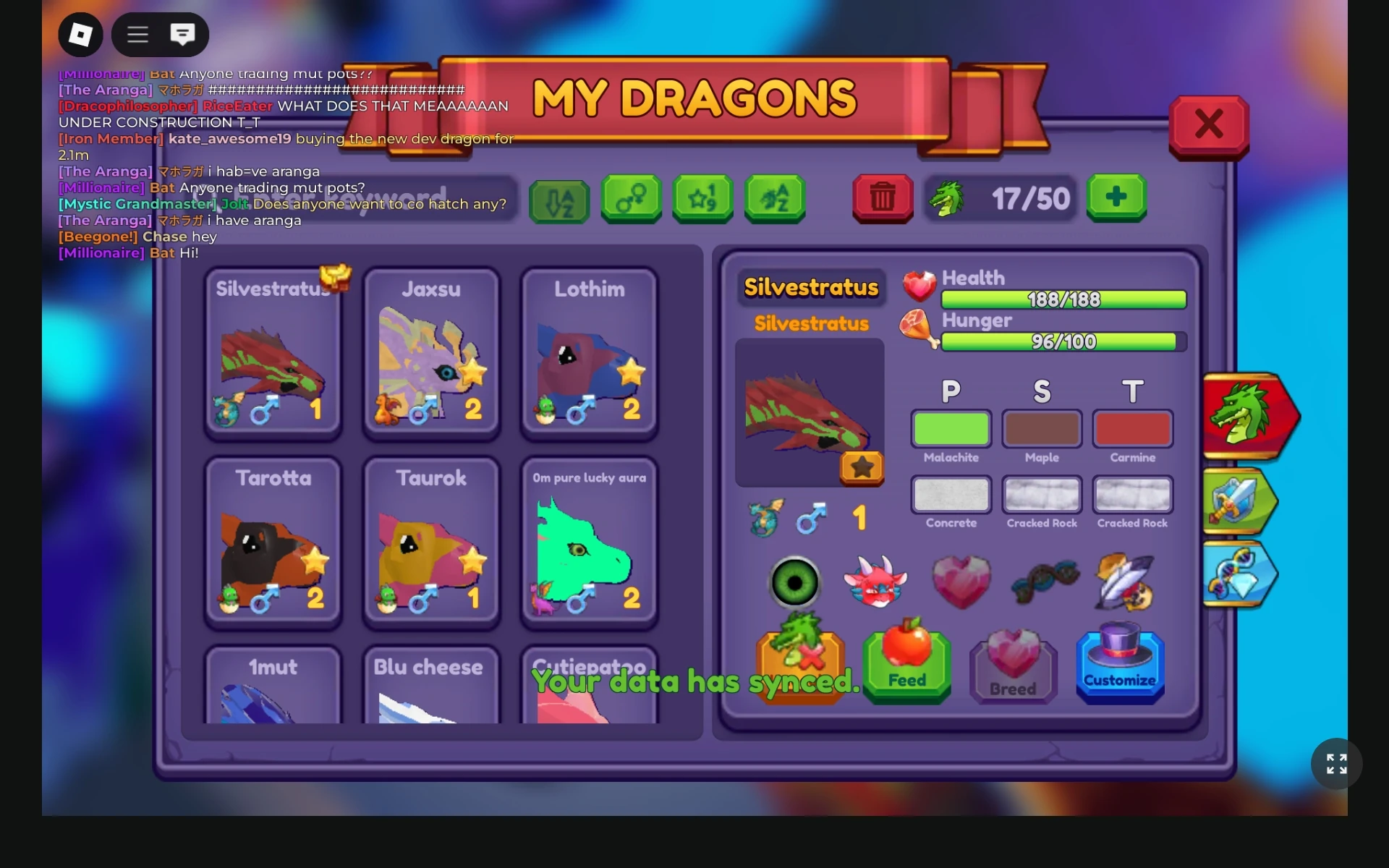Viewport: 1389px width, 868px height.
Task: Open the trash / delete dragon tool
Action: pos(882,199)
